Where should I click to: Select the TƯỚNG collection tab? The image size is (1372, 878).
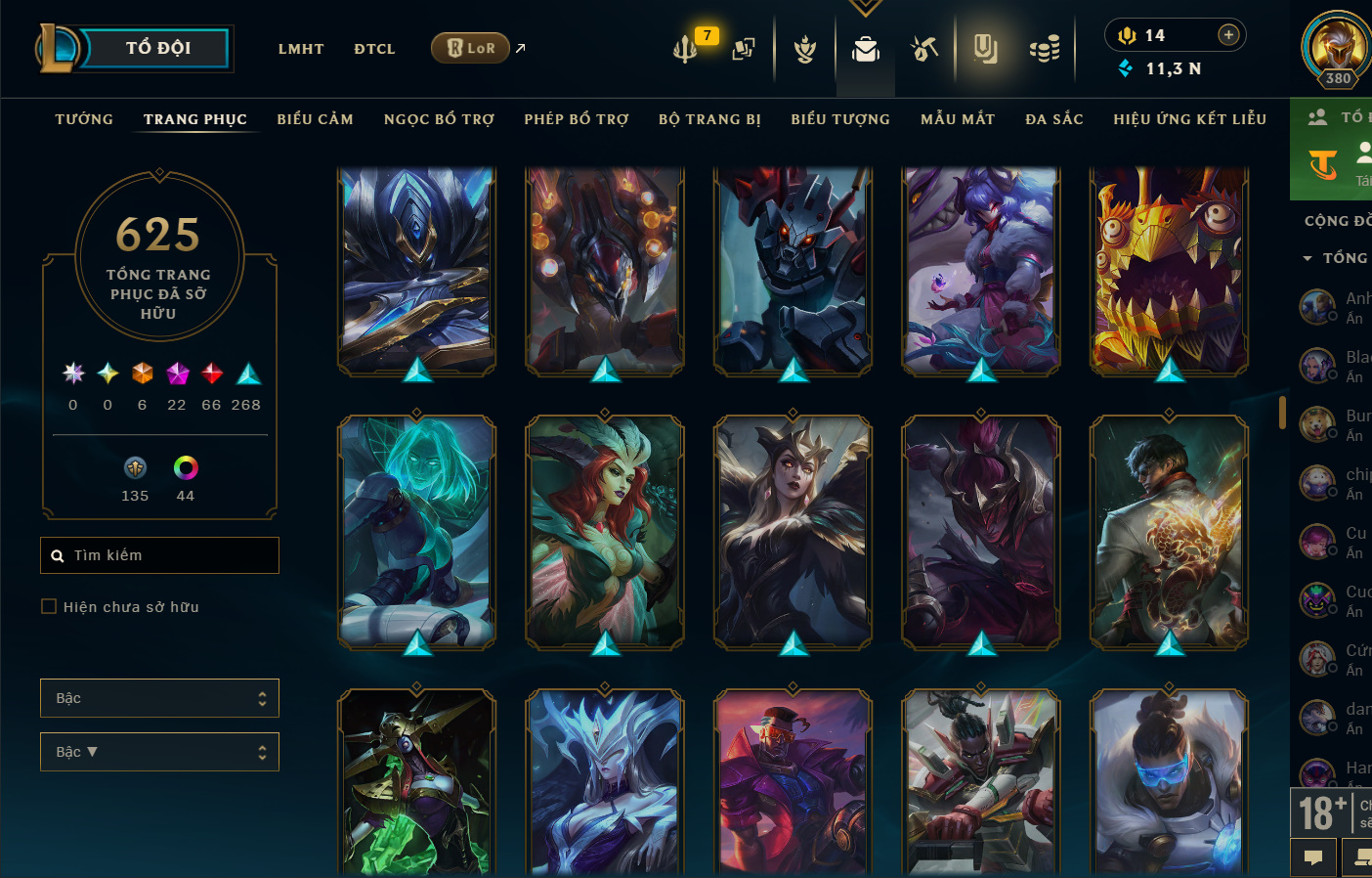point(84,119)
